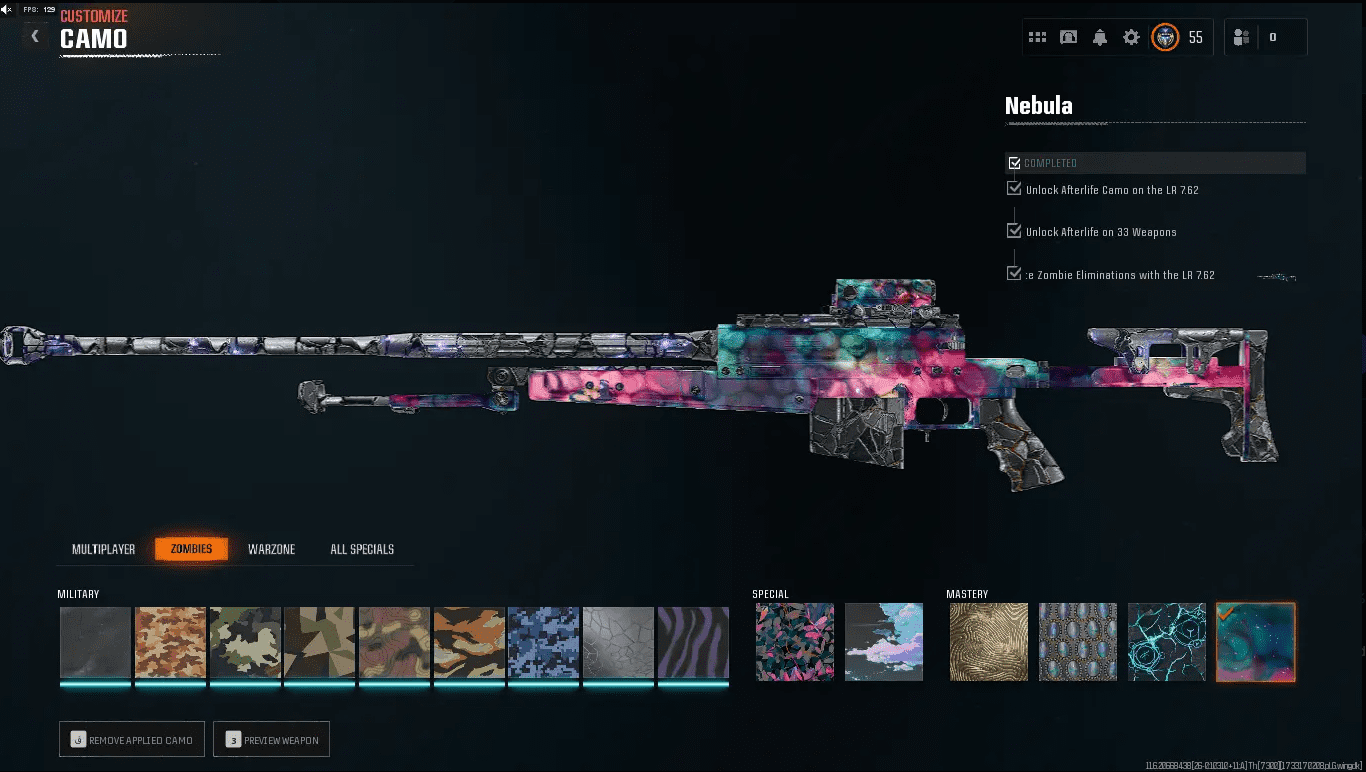
Task: Choose the pixel clouds special camo
Action: point(884,642)
